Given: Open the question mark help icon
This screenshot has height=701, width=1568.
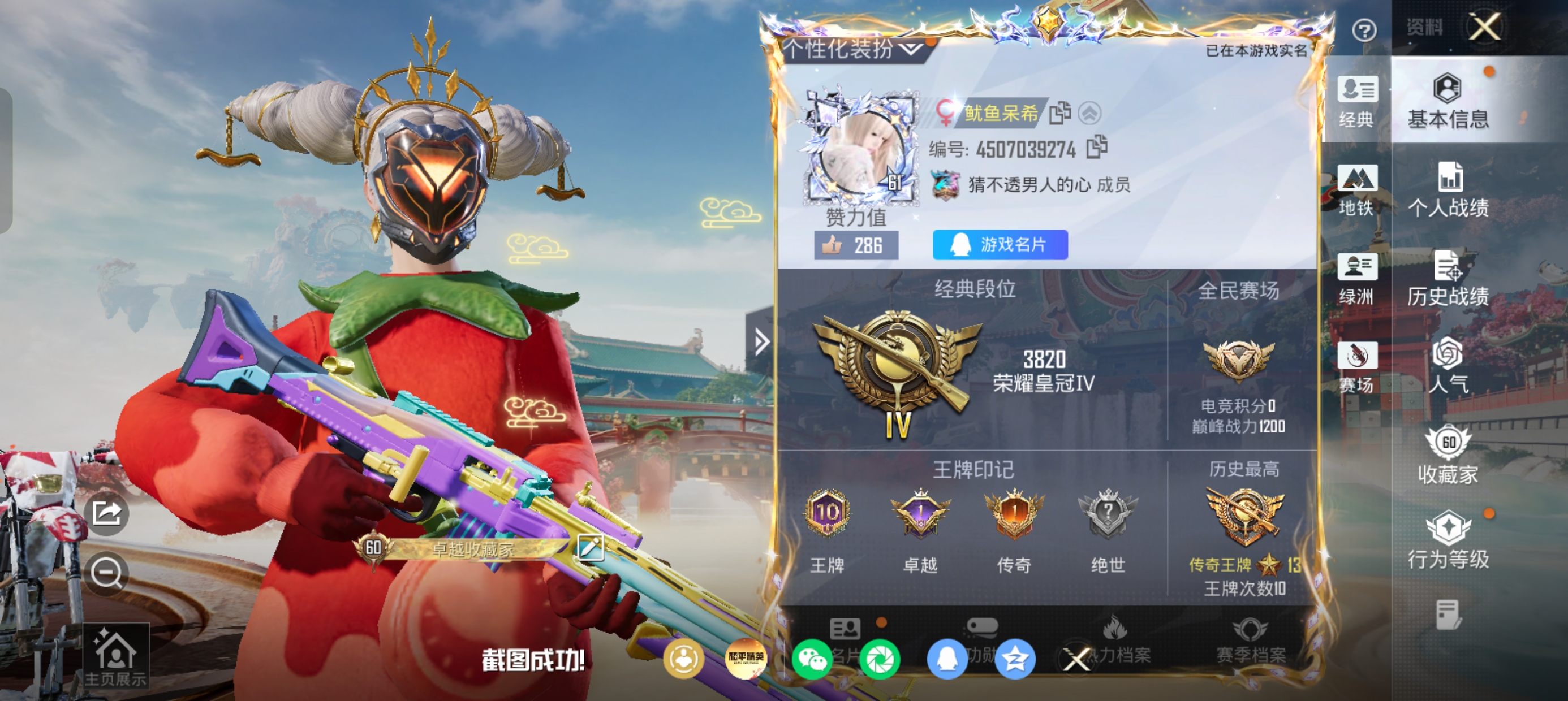Looking at the screenshot, I should tap(1364, 30).
